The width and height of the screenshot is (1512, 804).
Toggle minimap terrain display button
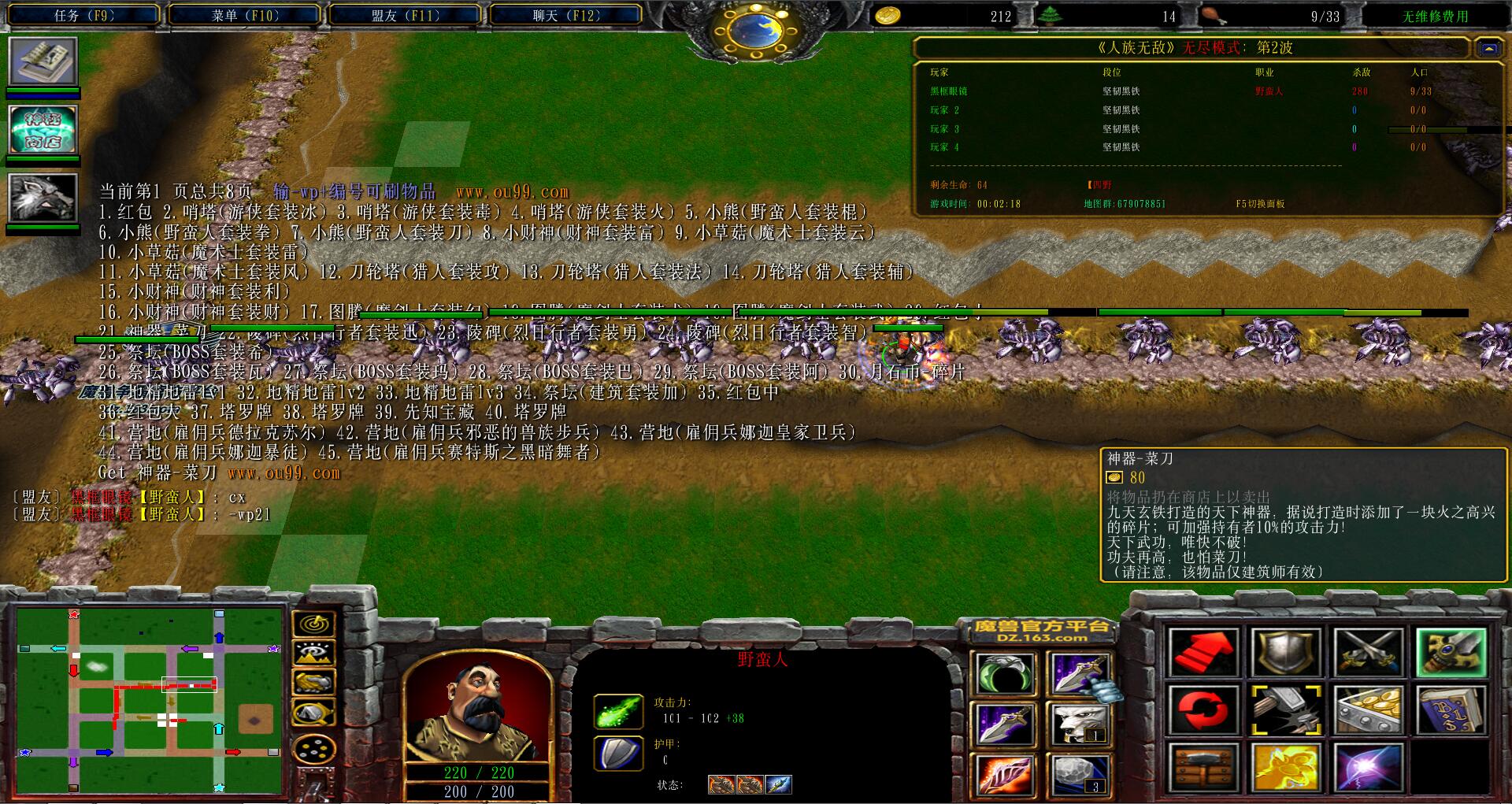(314, 654)
